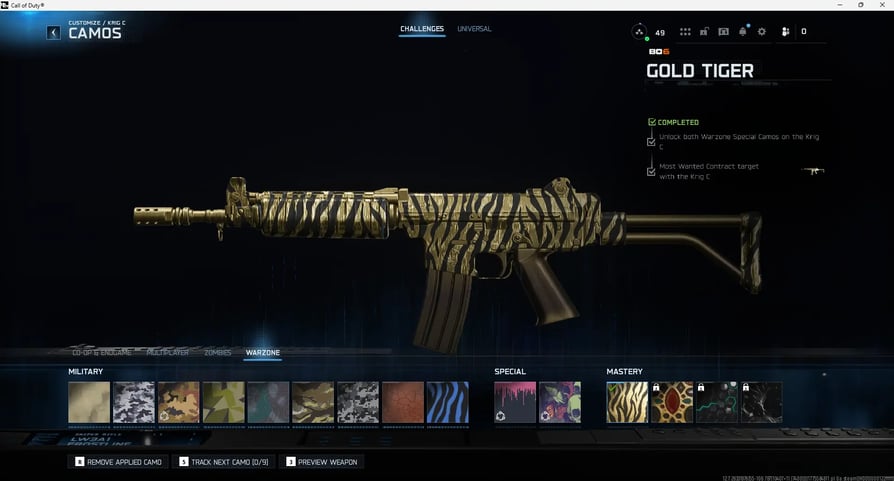Click Remove Applied Camo

coord(118,462)
